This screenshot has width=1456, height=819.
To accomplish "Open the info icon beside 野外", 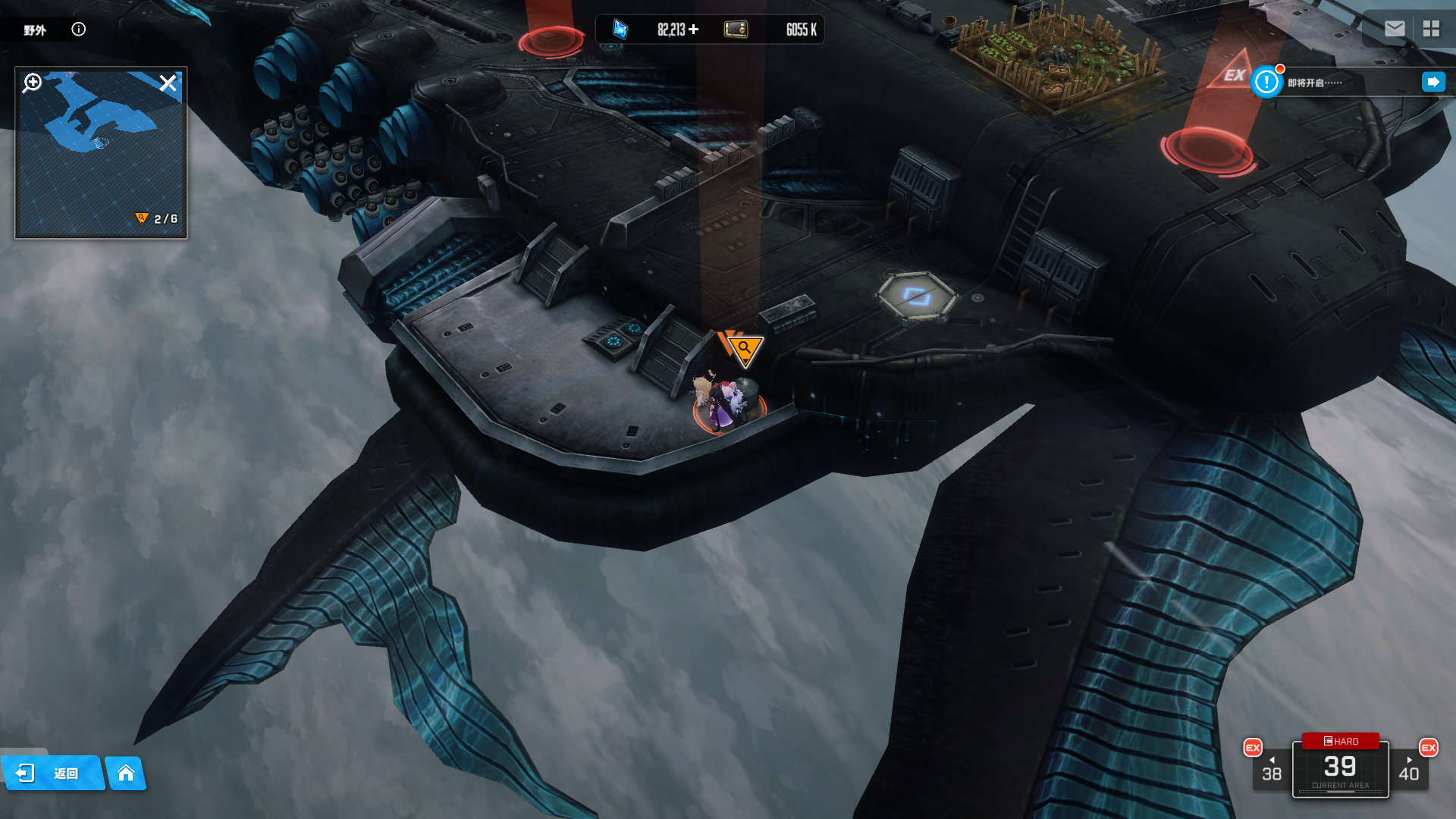I will tap(79, 30).
